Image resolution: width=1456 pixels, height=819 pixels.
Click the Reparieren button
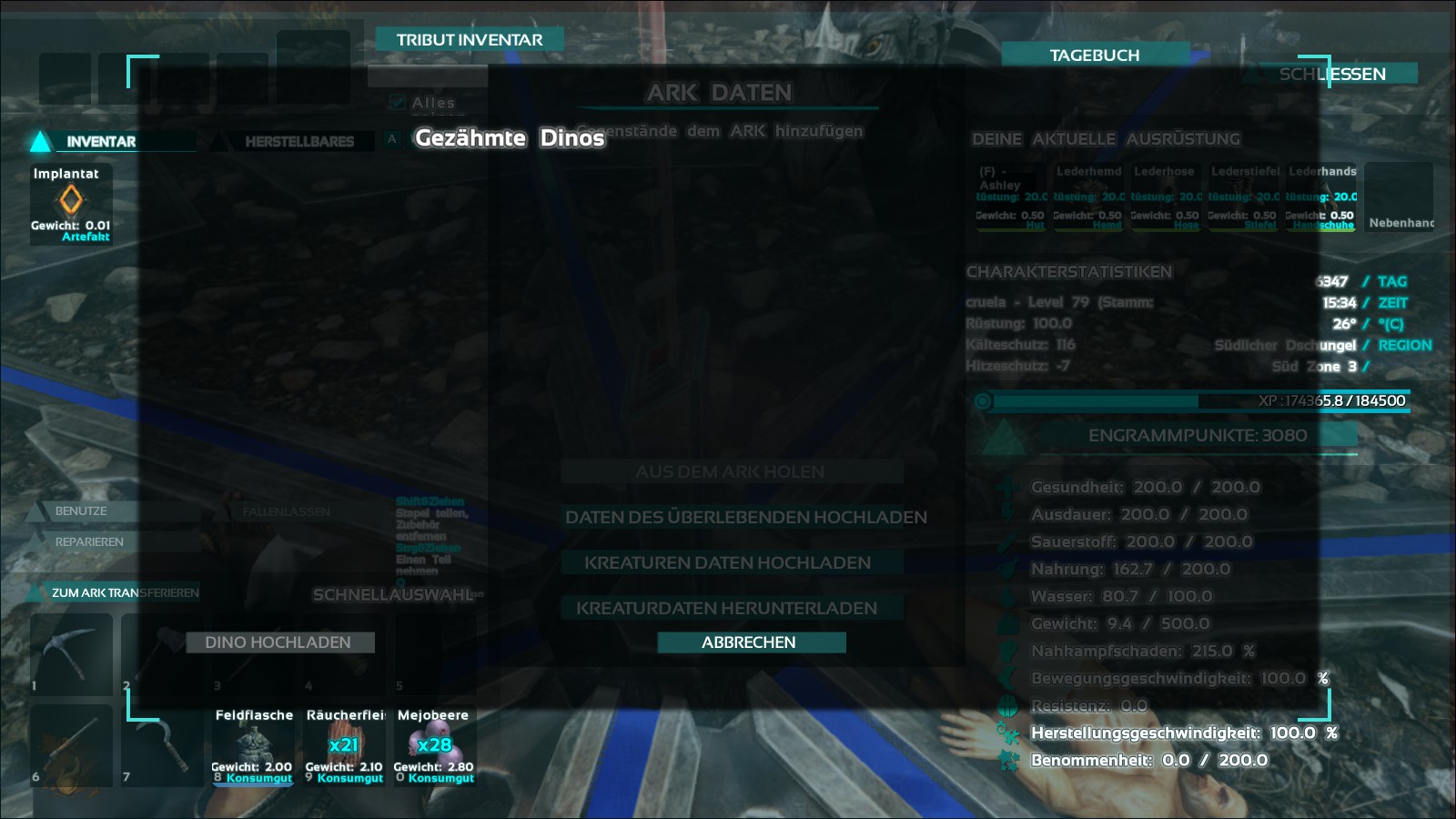point(89,542)
